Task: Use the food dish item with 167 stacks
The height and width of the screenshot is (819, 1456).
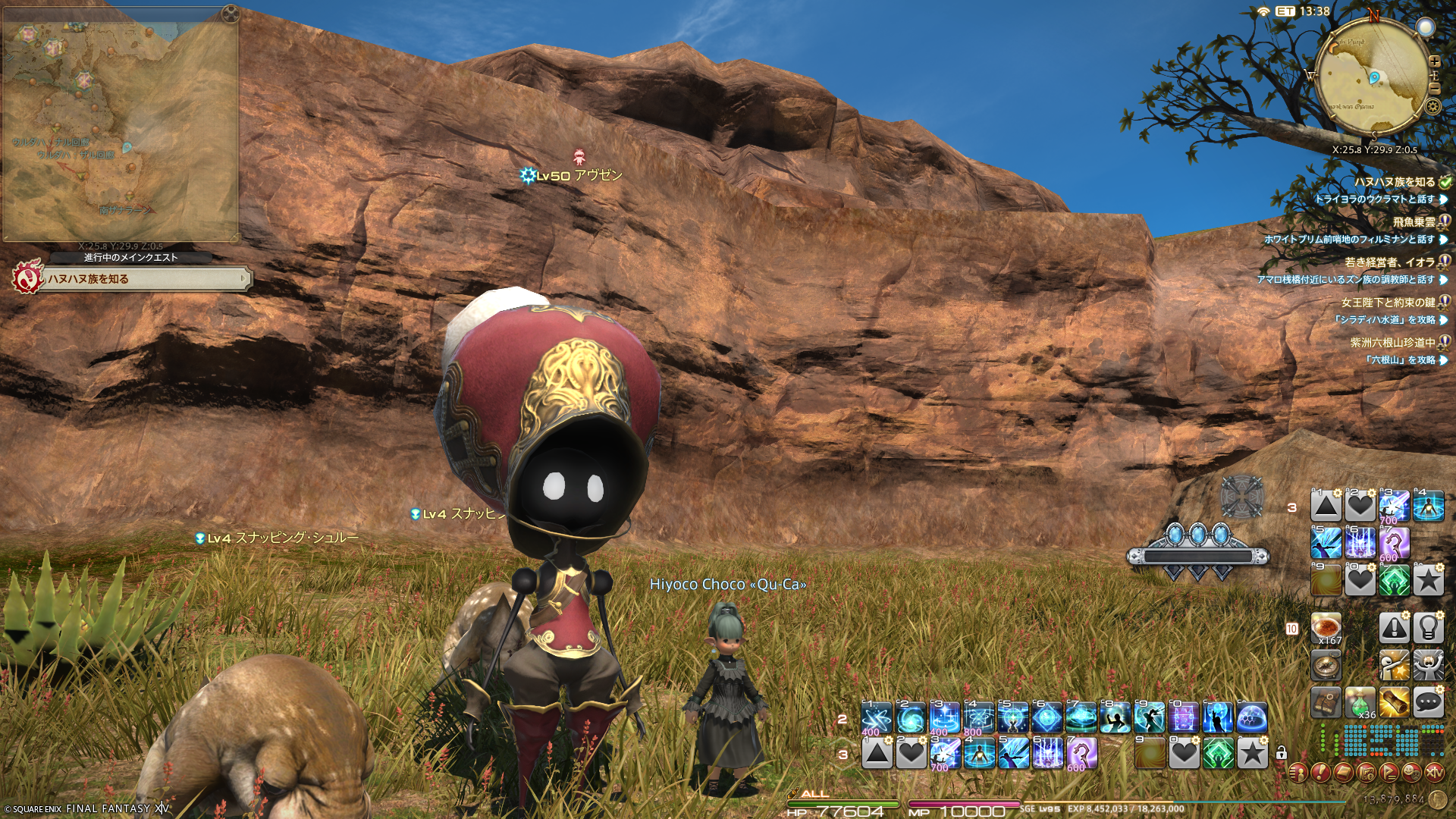Action: click(1326, 628)
